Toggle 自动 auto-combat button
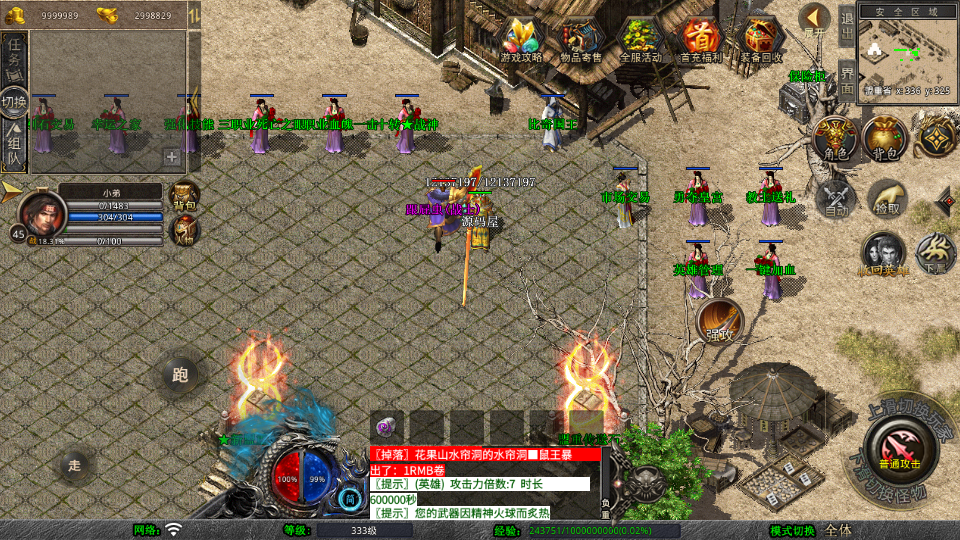Screen dimensions: 960x540 pyautogui.click(x=834, y=198)
